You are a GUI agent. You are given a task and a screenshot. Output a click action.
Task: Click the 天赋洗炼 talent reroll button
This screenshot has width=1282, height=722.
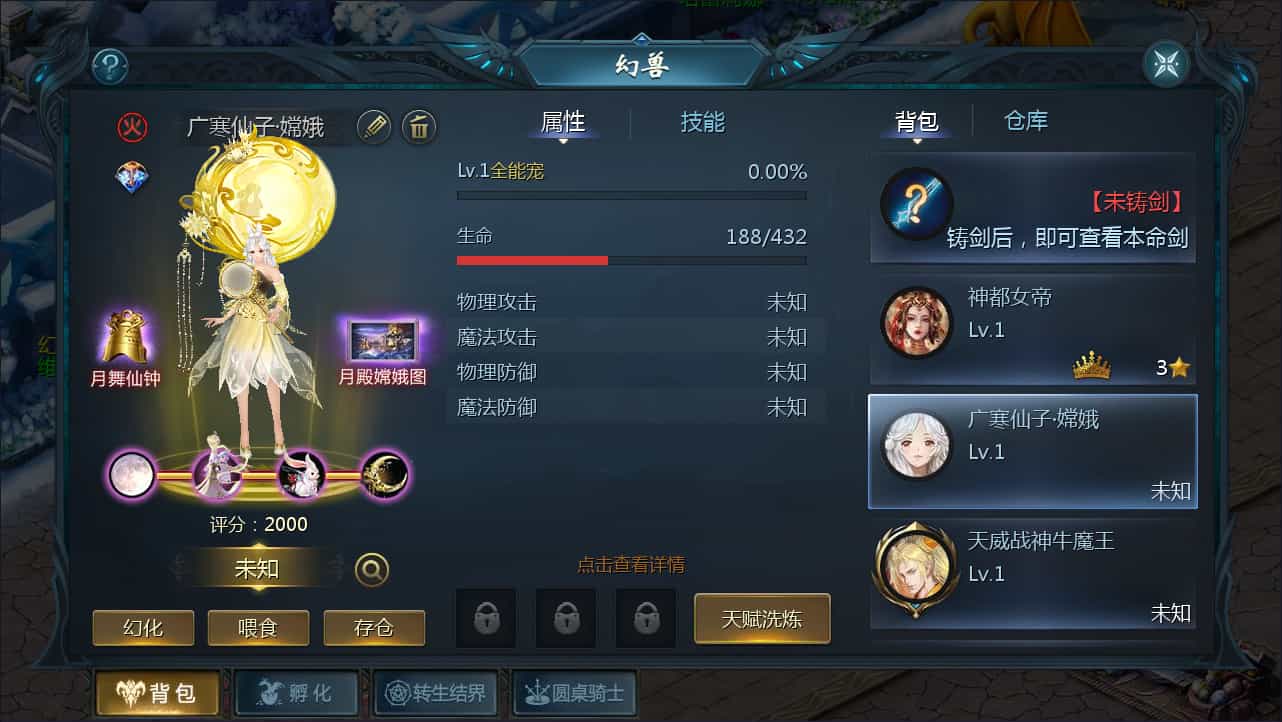click(x=762, y=618)
